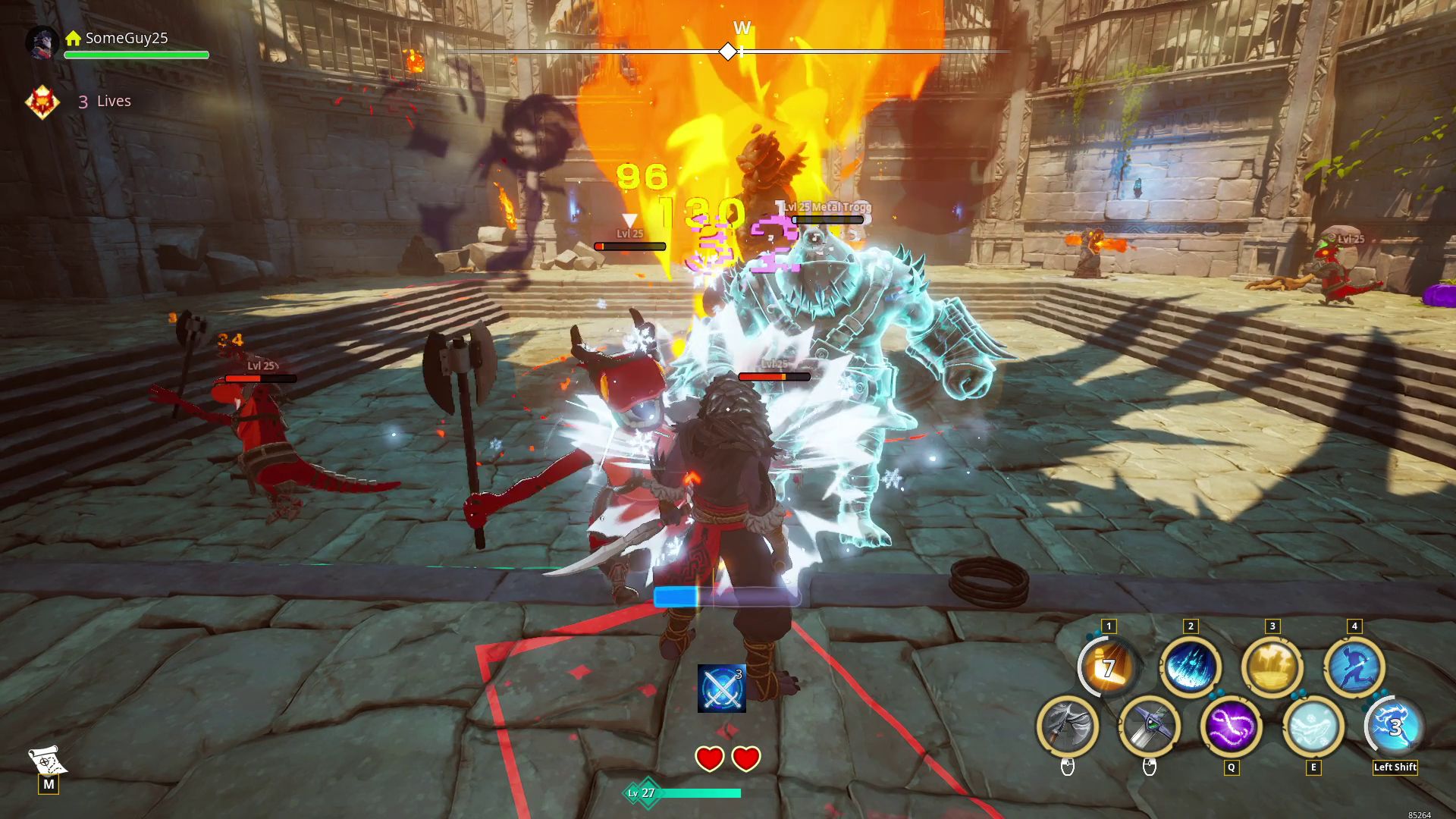The height and width of the screenshot is (819, 1456).
Task: Activate the golden boomerang ability on cooldown
Action: (x=1108, y=667)
